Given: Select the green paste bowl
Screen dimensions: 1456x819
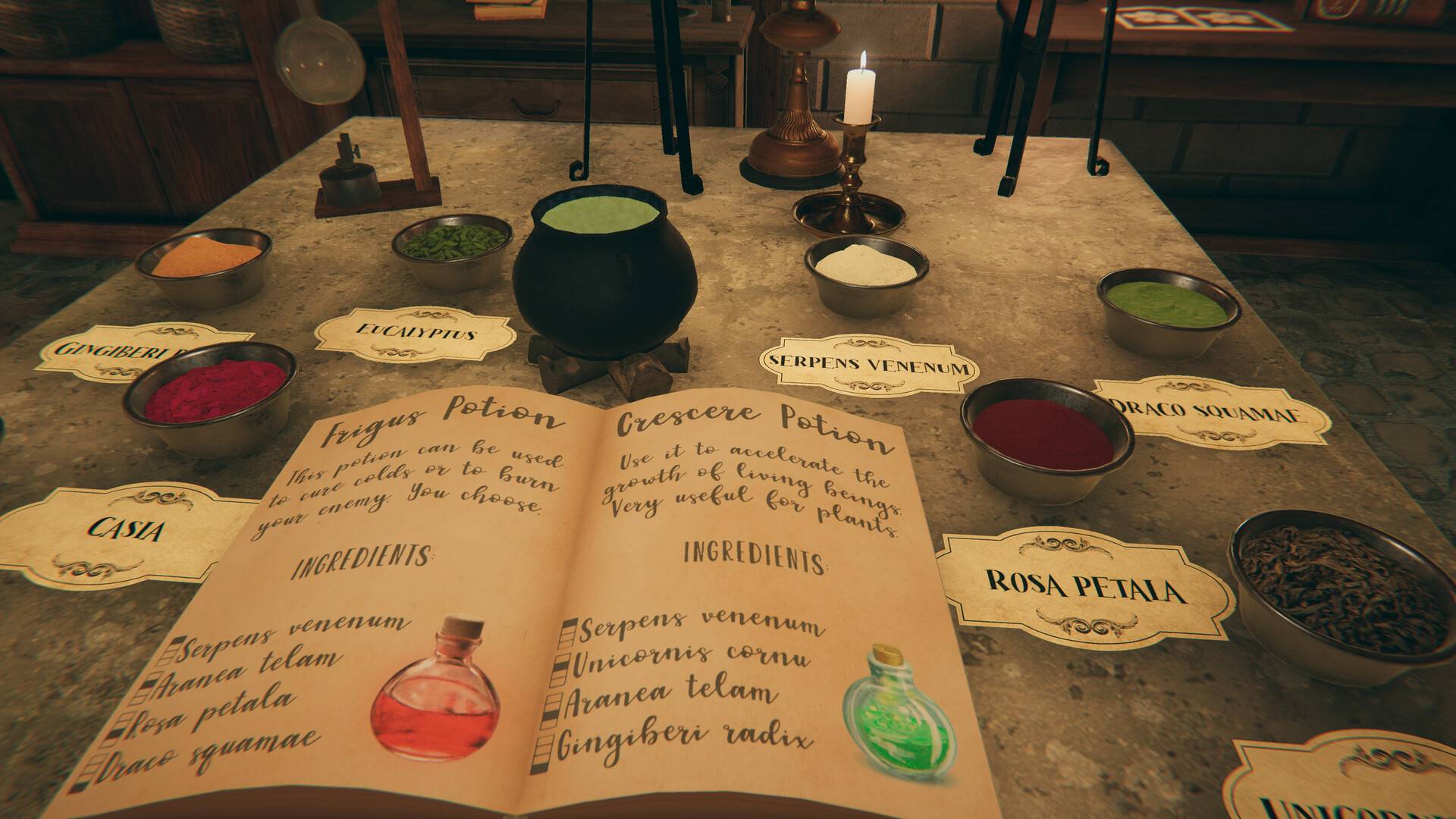Looking at the screenshot, I should tap(1167, 309).
